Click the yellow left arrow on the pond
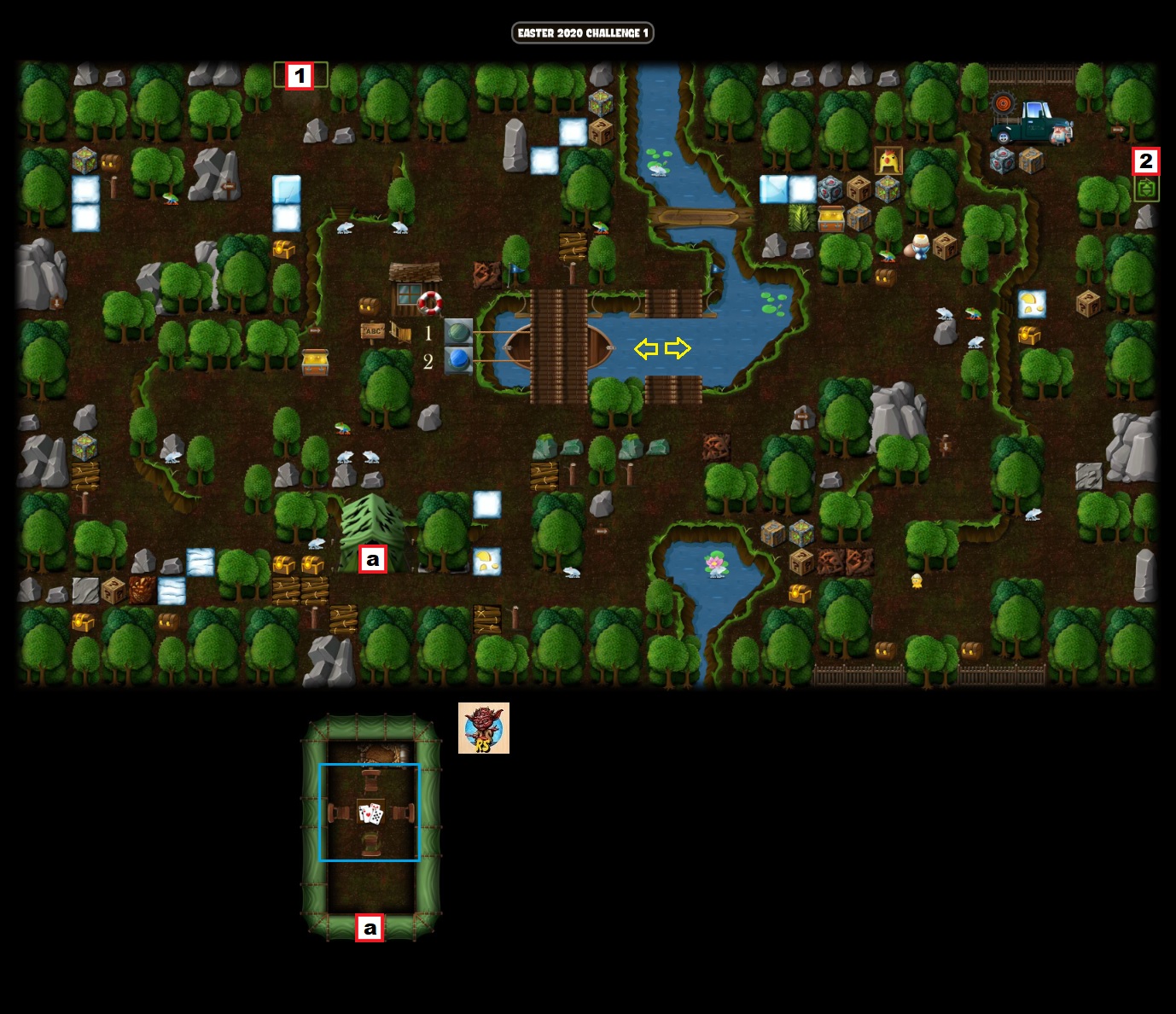 [646, 348]
